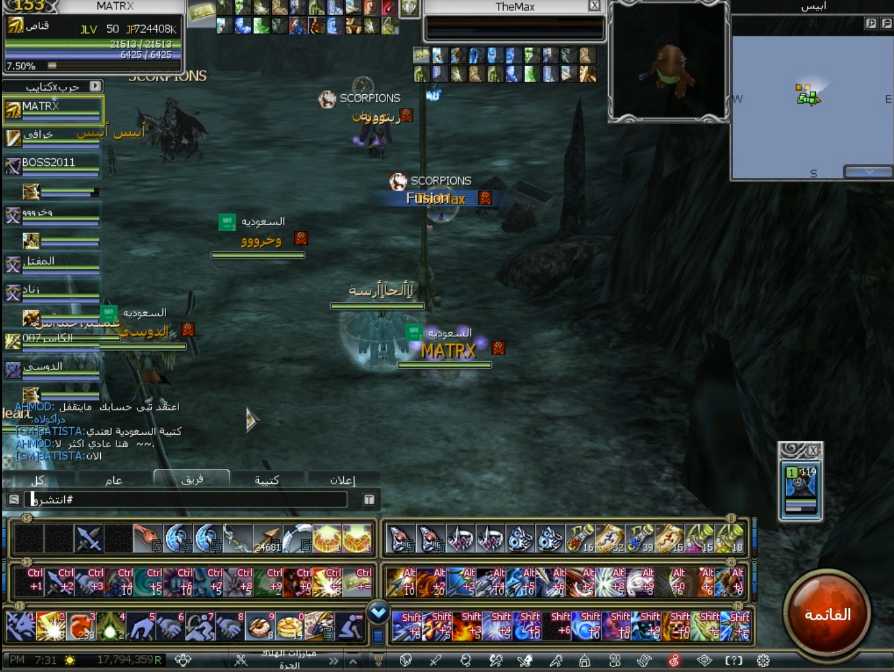Close the TheMax target frame
The width and height of the screenshot is (894, 672).
click(595, 6)
